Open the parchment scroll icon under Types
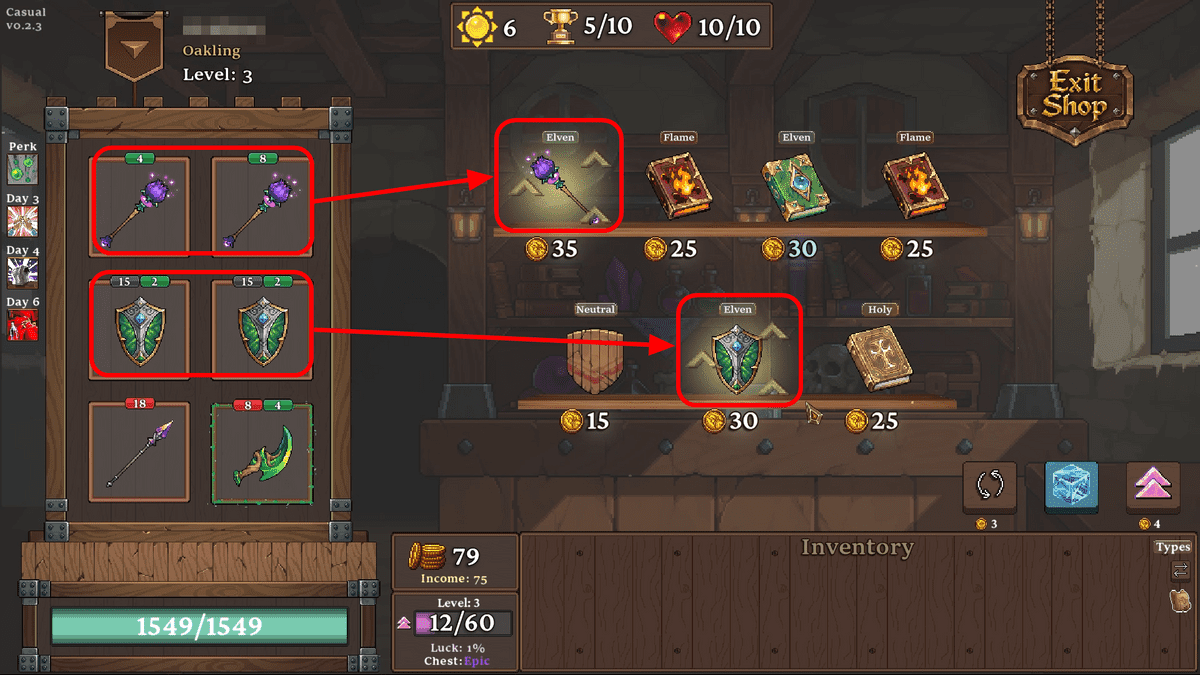Screen dimensions: 1200x675 (1180, 600)
